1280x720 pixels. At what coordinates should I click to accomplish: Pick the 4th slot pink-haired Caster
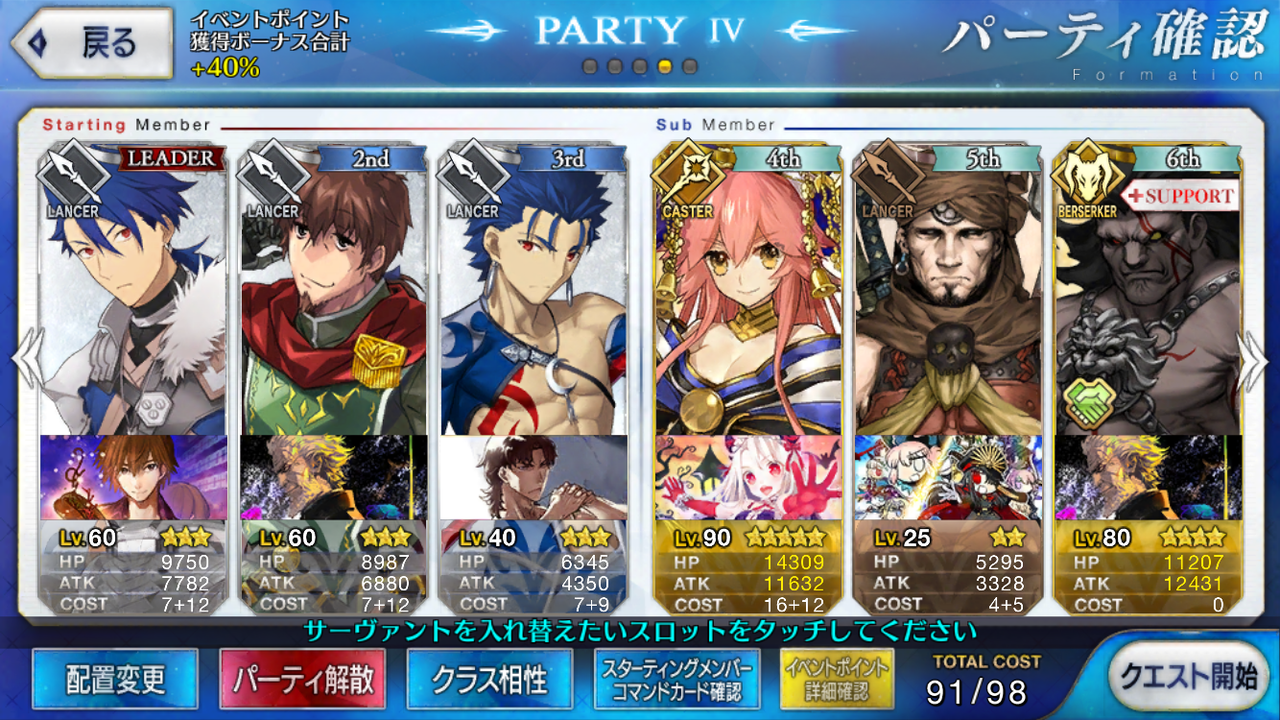click(747, 300)
